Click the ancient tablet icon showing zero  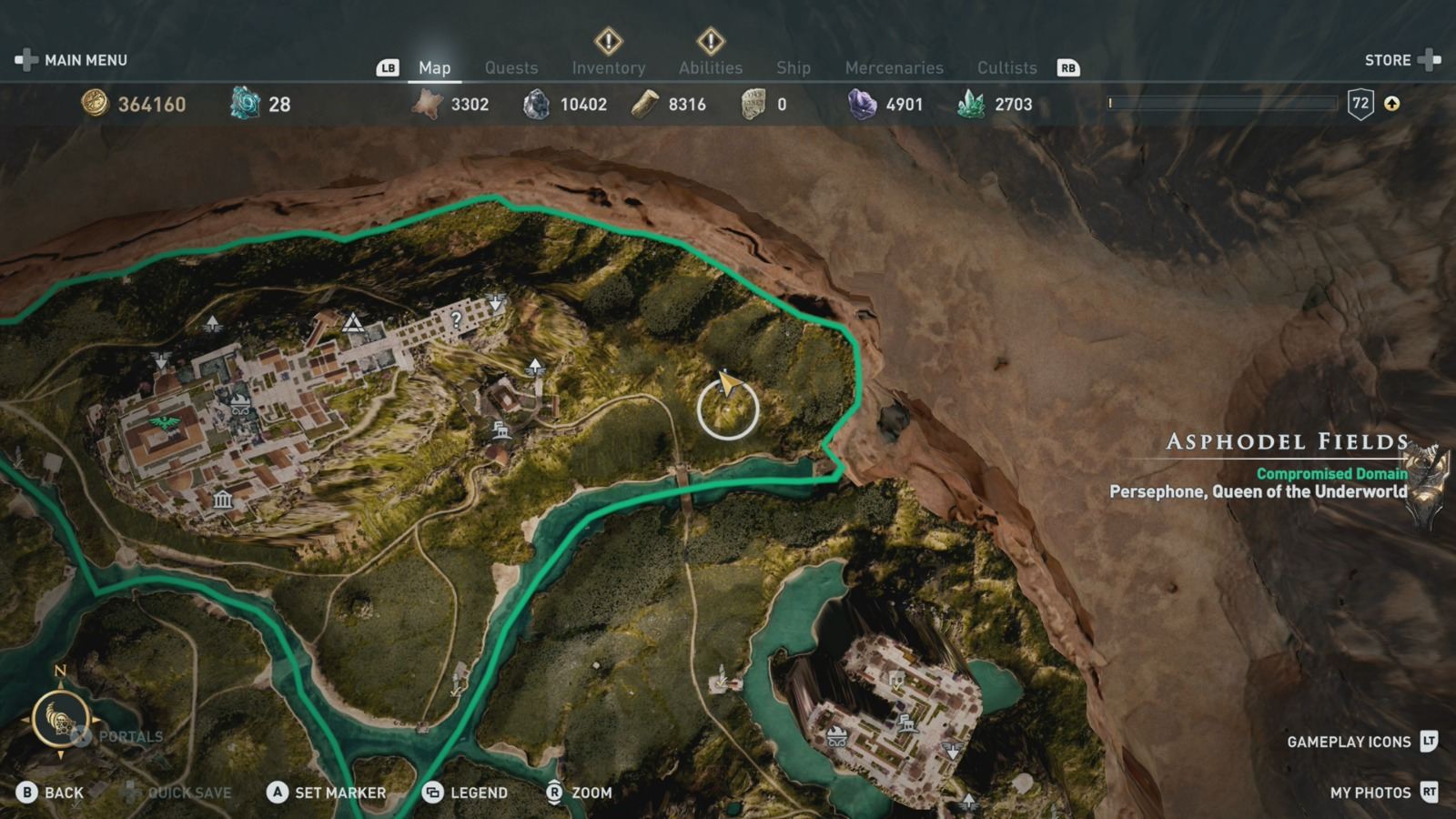point(753,103)
